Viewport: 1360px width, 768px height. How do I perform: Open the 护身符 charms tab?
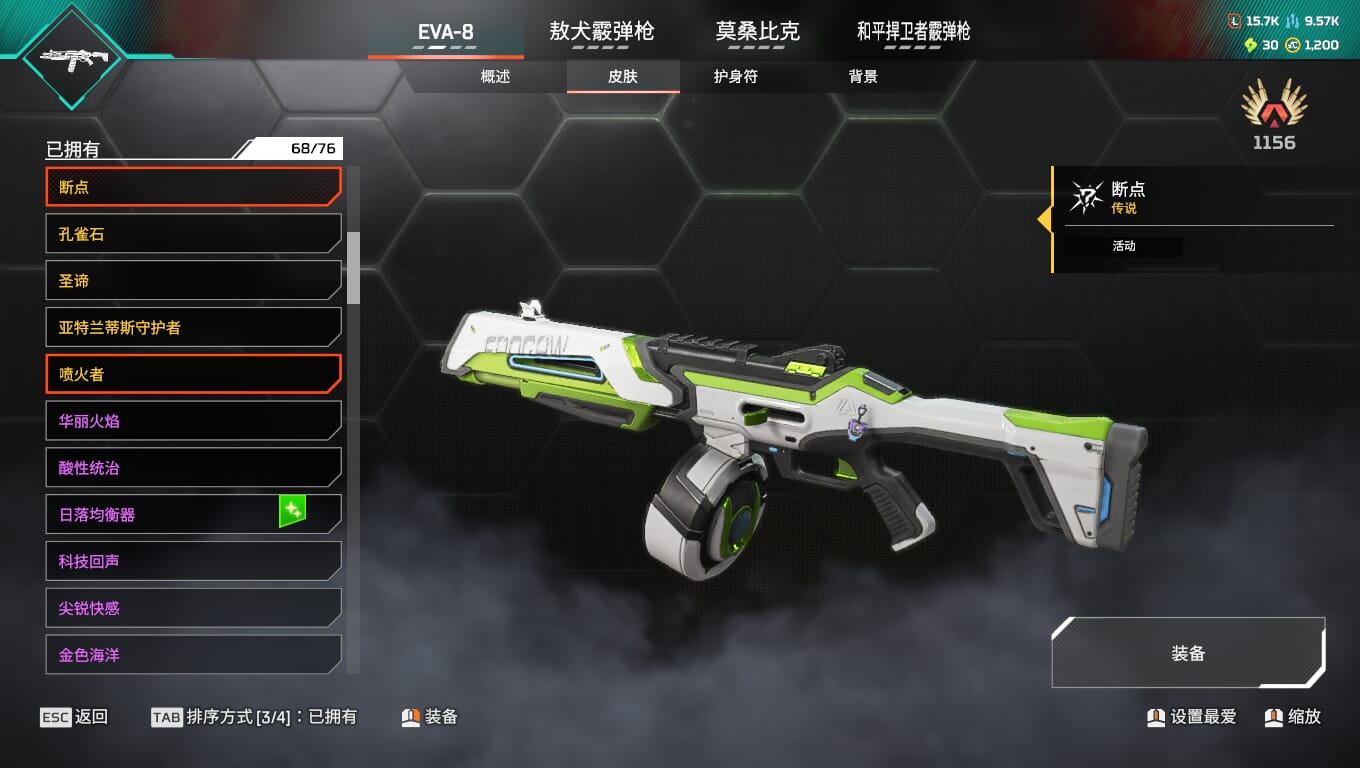pos(735,77)
